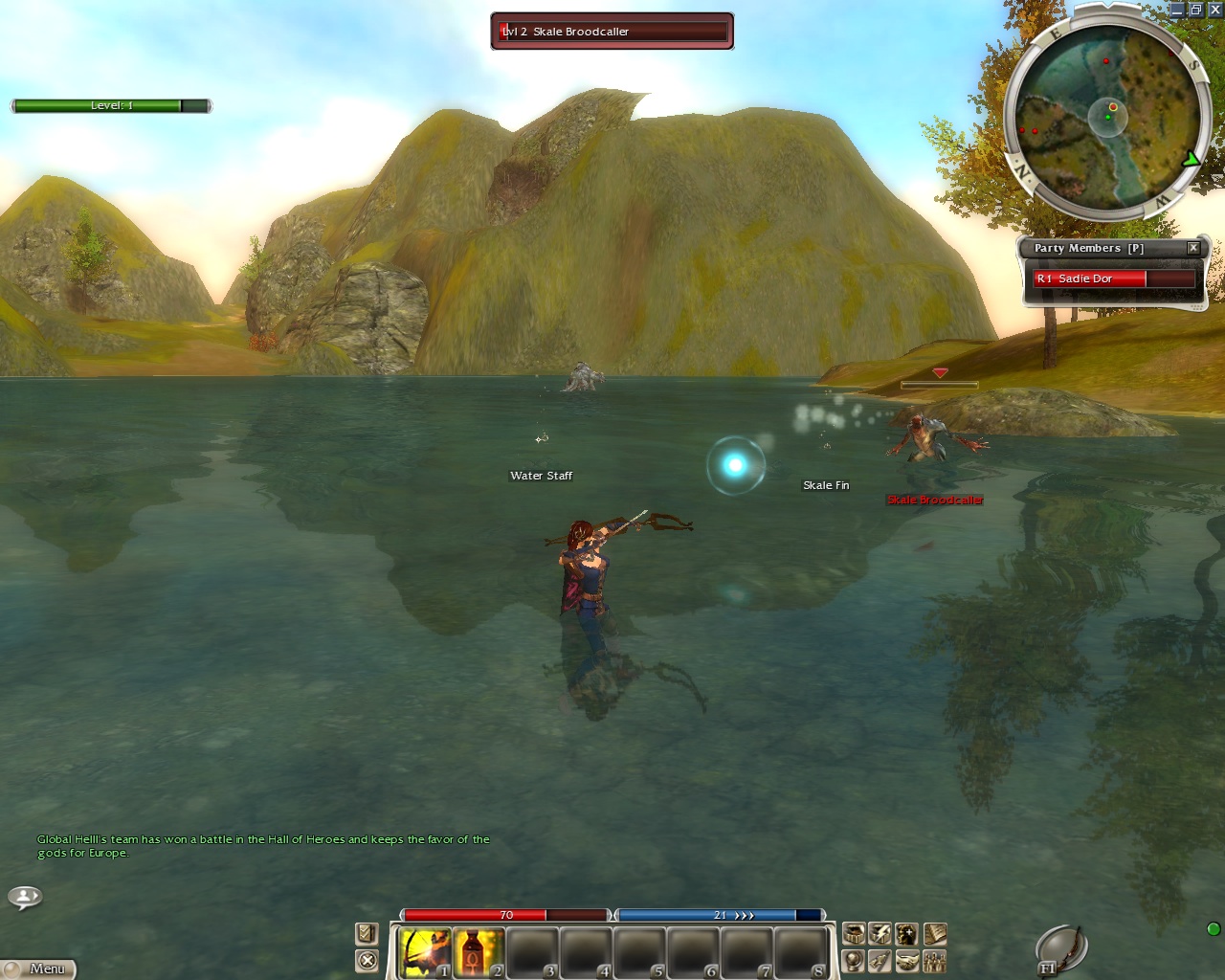The width and height of the screenshot is (1225, 980).
Task: Click the checklist icon beside the skill bar
Action: tap(367, 933)
